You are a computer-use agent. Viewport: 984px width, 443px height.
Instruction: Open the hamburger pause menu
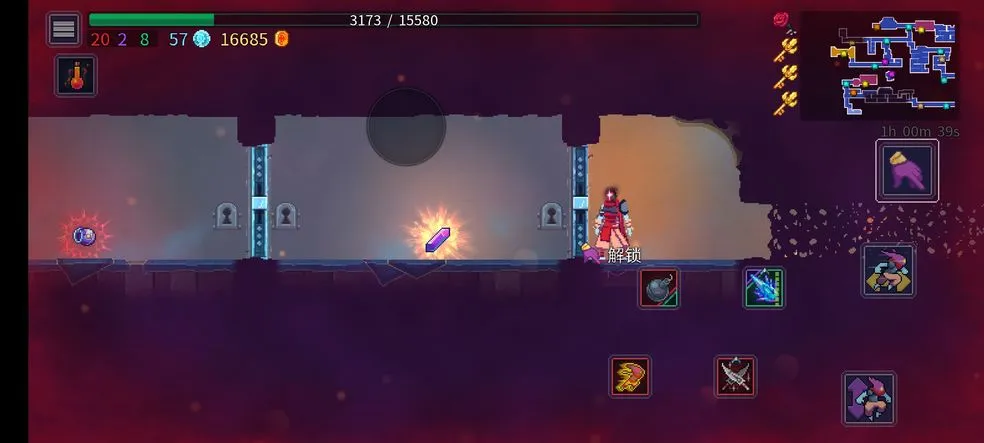64,29
